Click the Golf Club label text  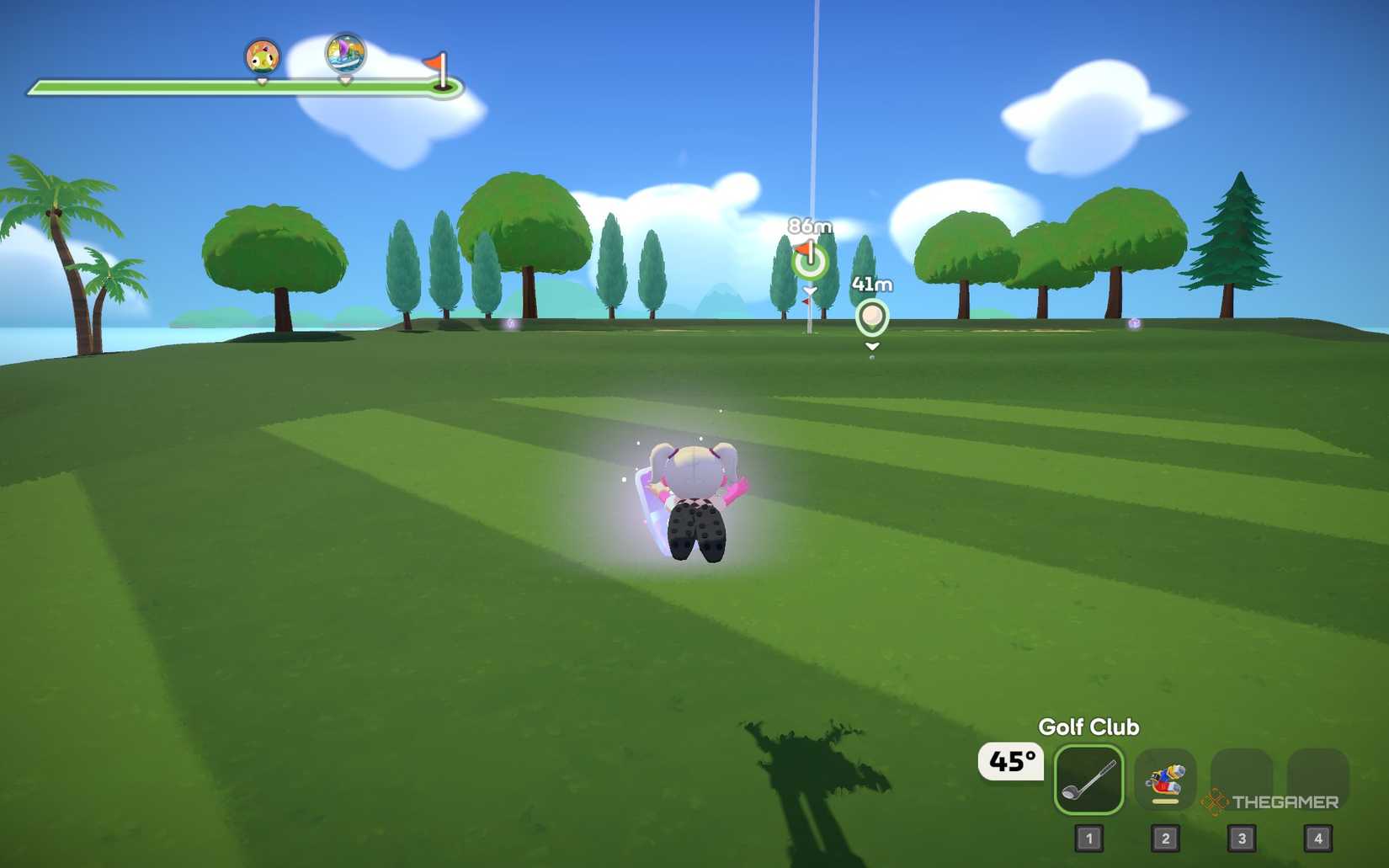pyautogui.click(x=1089, y=726)
